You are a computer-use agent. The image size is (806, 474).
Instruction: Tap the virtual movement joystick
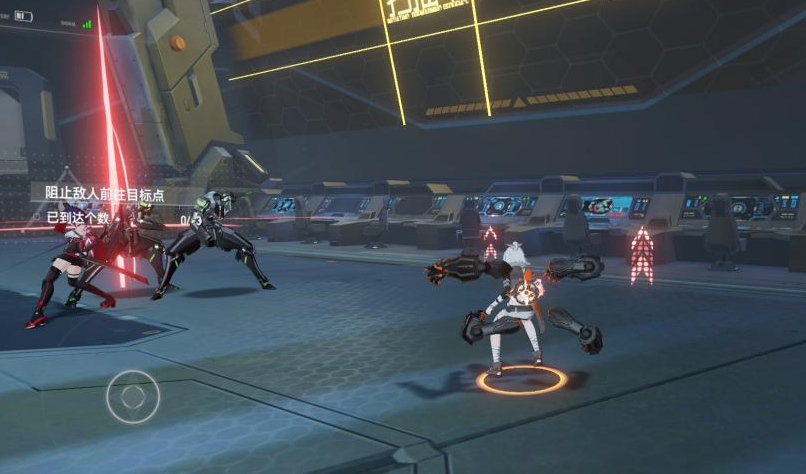point(133,396)
